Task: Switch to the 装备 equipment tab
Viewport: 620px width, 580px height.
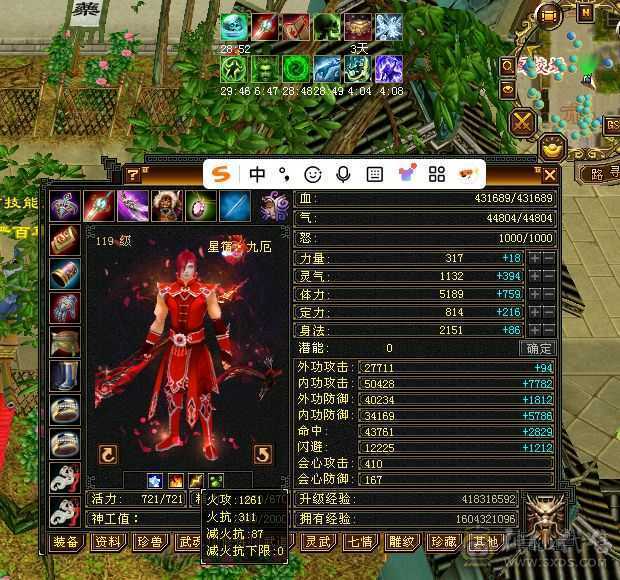Action: (66, 542)
